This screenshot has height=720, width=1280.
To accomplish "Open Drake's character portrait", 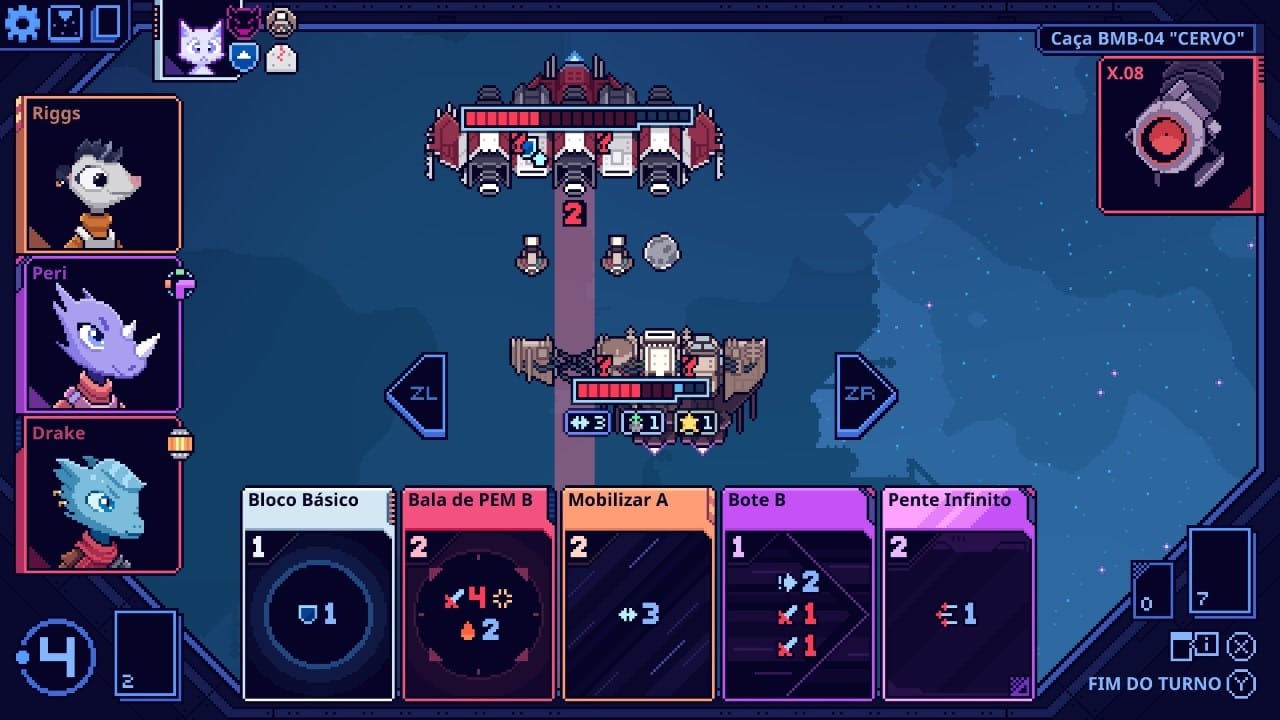I will pyautogui.click(x=99, y=494).
